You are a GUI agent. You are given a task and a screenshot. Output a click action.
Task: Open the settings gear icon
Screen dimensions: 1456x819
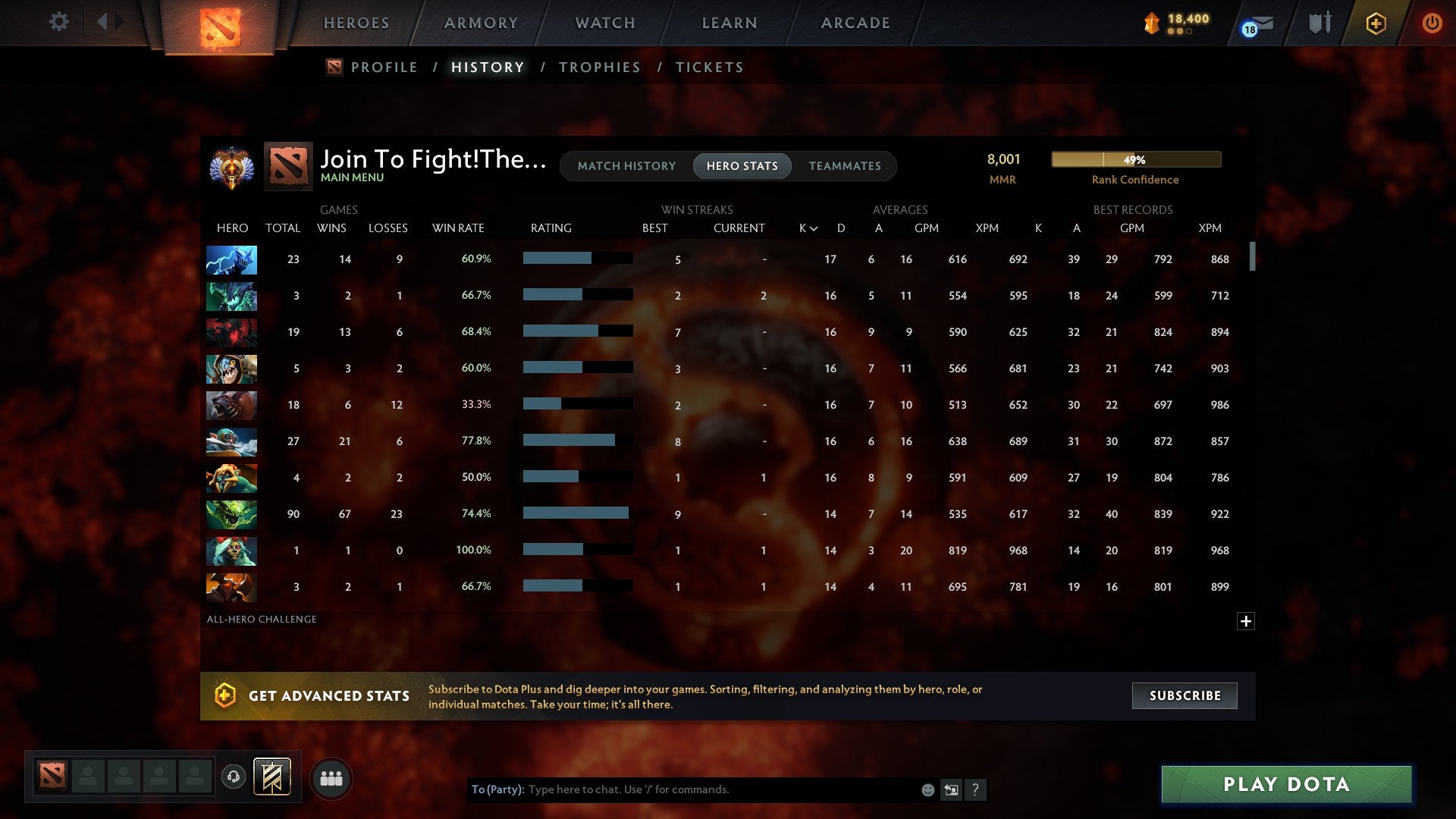(x=58, y=22)
